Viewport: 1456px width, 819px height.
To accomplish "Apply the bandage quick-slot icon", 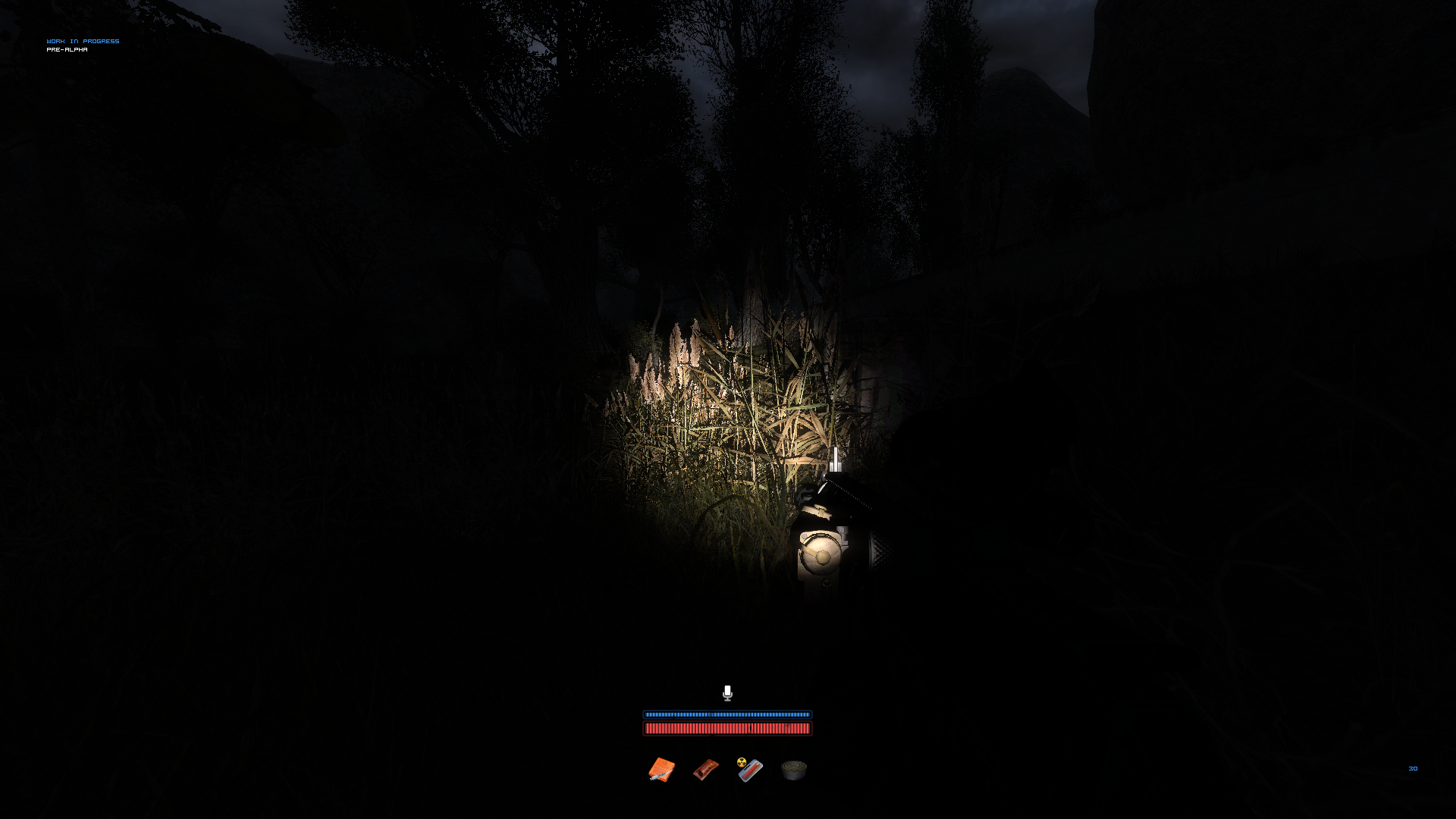I will click(704, 769).
